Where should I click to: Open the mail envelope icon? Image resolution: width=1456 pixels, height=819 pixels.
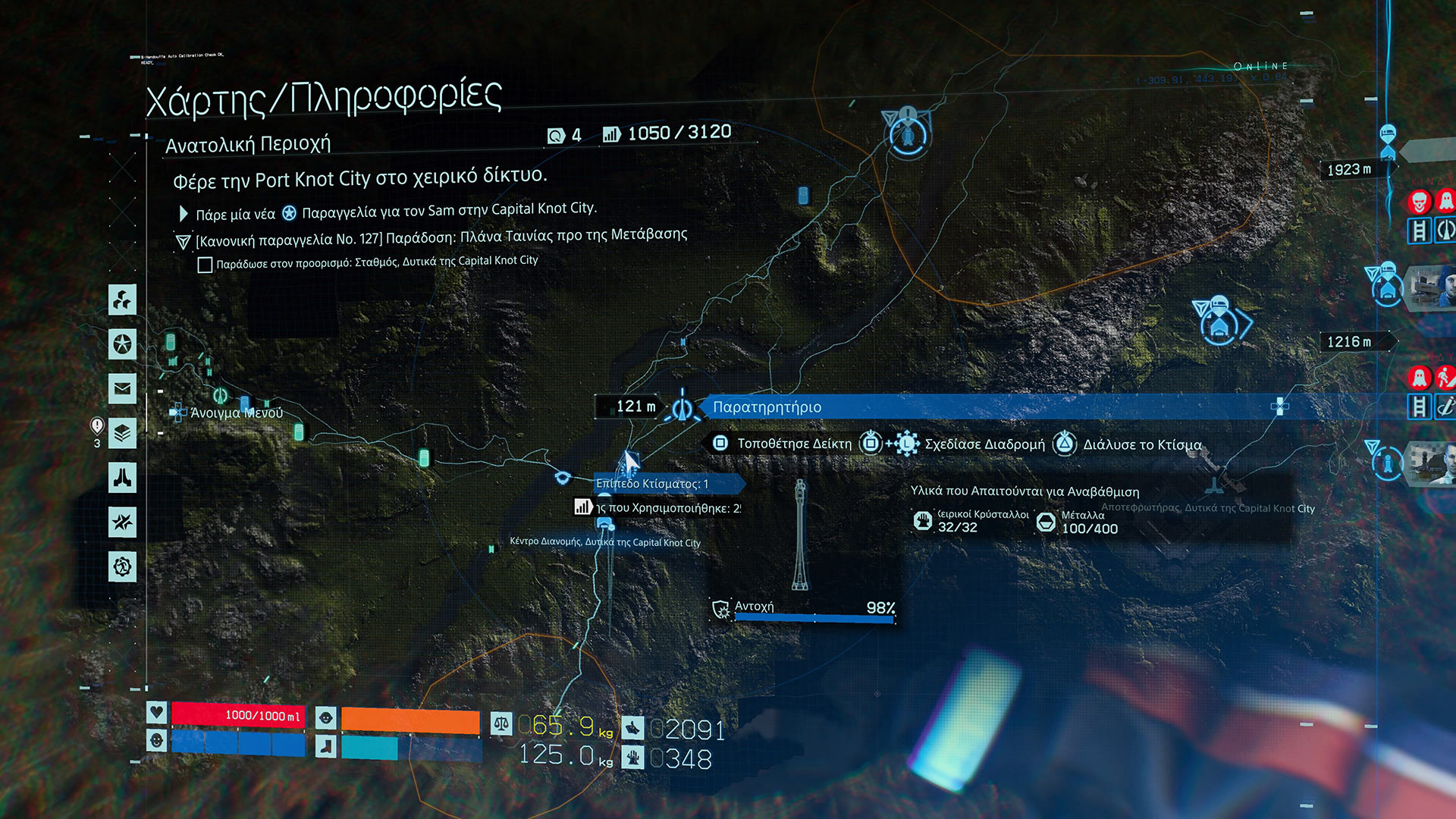(x=122, y=389)
